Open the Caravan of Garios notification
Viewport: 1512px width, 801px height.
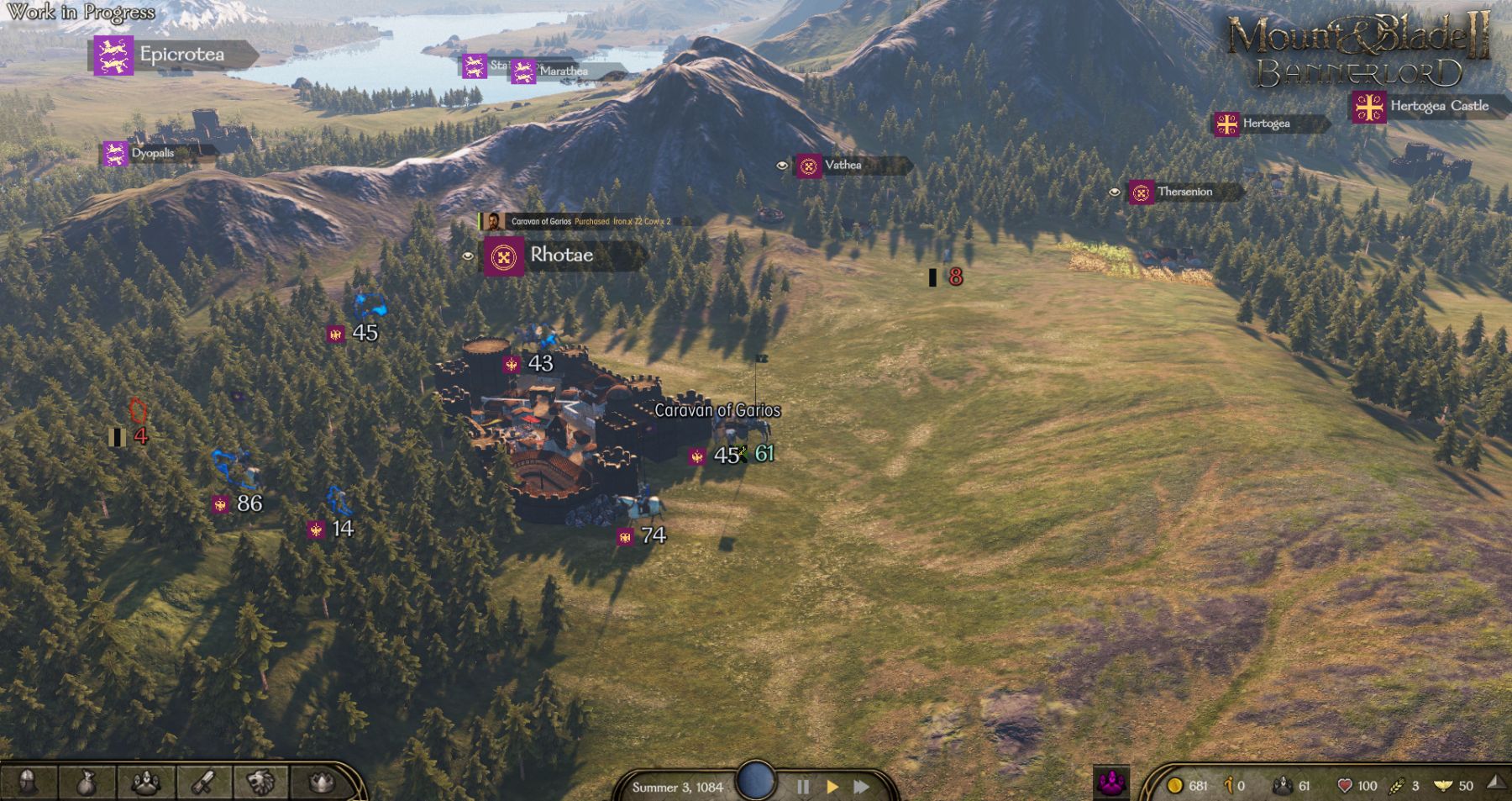click(588, 221)
